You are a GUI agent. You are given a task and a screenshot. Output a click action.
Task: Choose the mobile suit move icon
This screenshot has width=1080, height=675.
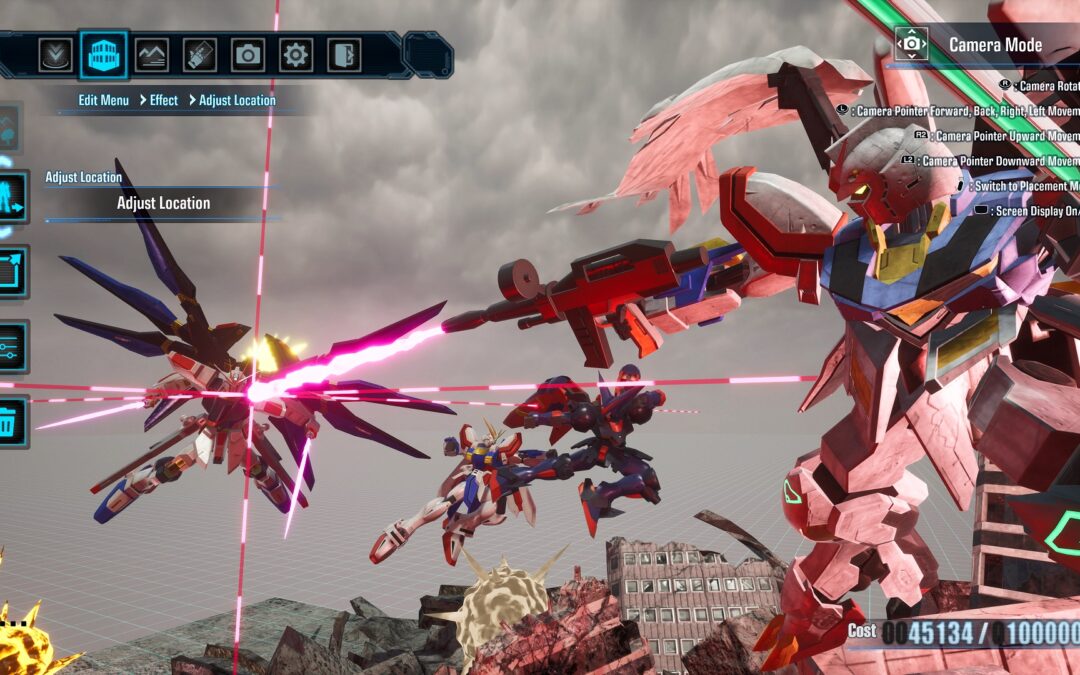[x=10, y=197]
